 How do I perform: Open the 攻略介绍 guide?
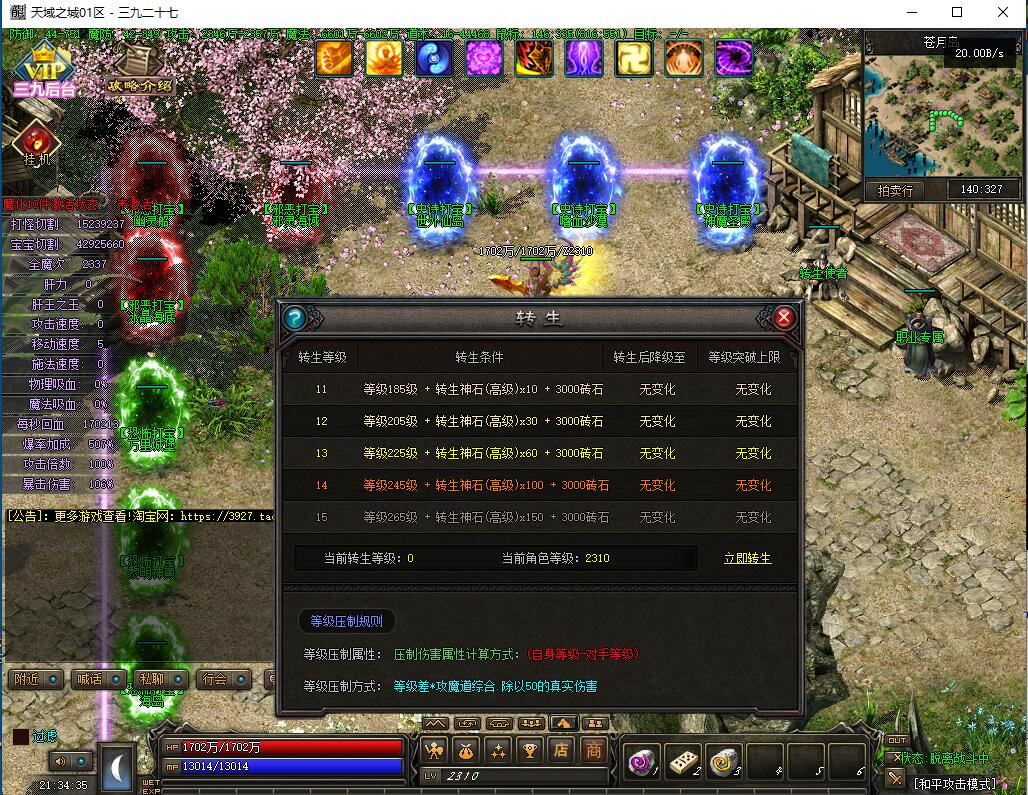tap(140, 71)
